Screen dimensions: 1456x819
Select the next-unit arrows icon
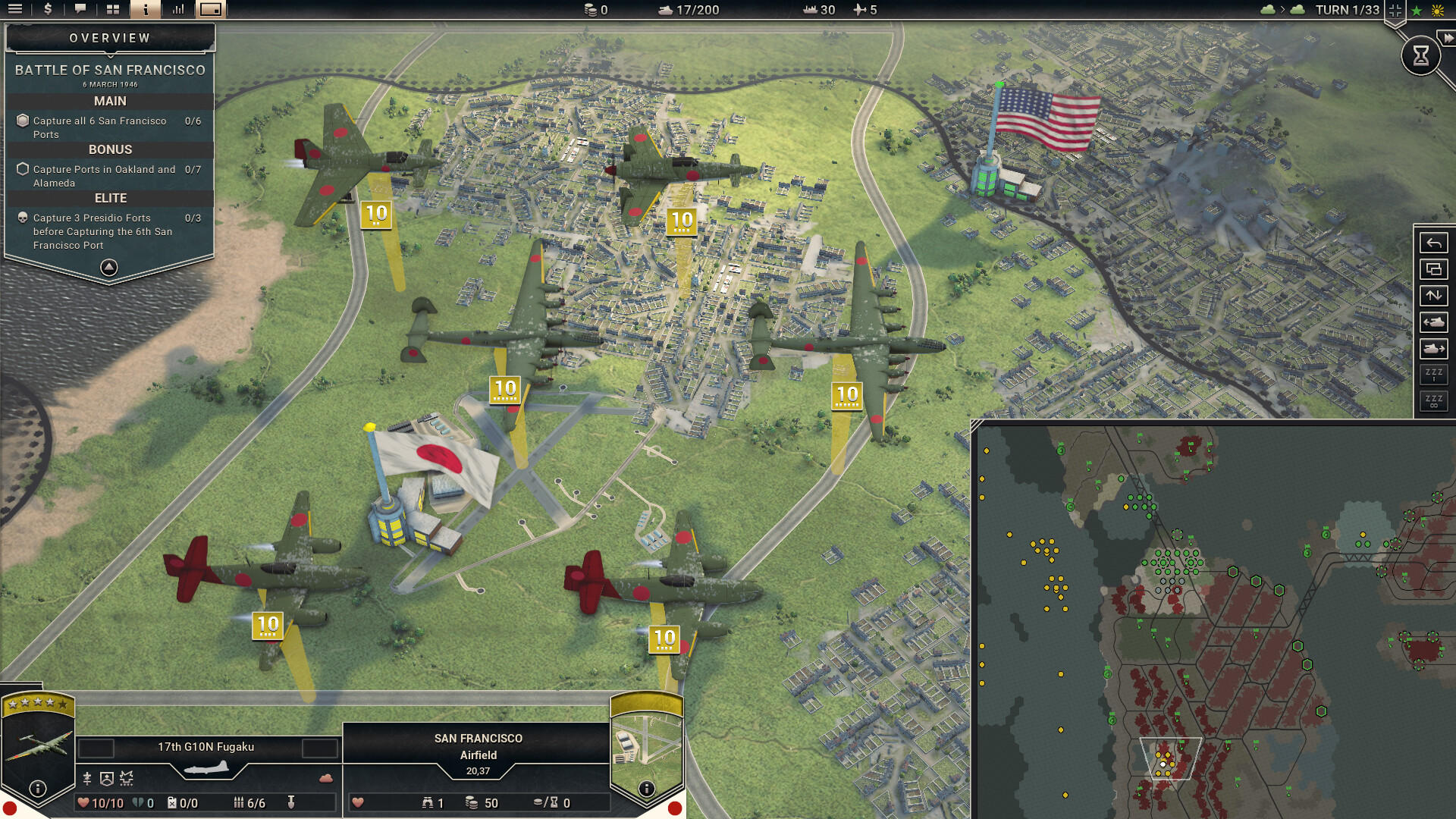pyautogui.click(x=1433, y=296)
